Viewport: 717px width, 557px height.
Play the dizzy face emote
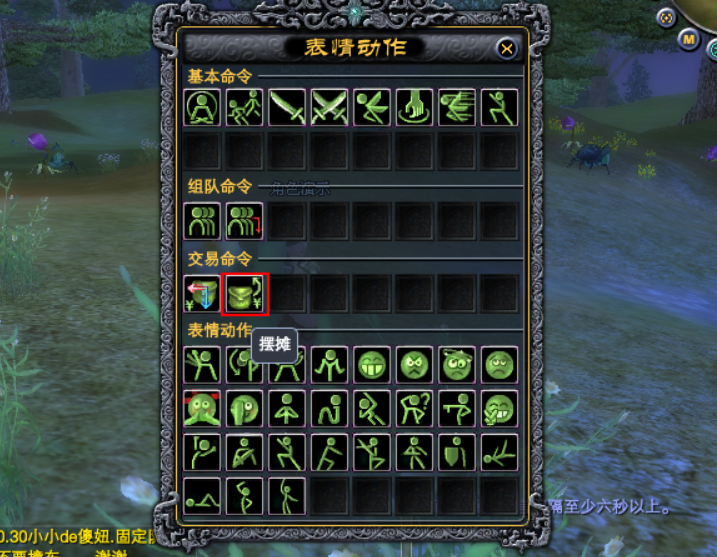point(457,365)
